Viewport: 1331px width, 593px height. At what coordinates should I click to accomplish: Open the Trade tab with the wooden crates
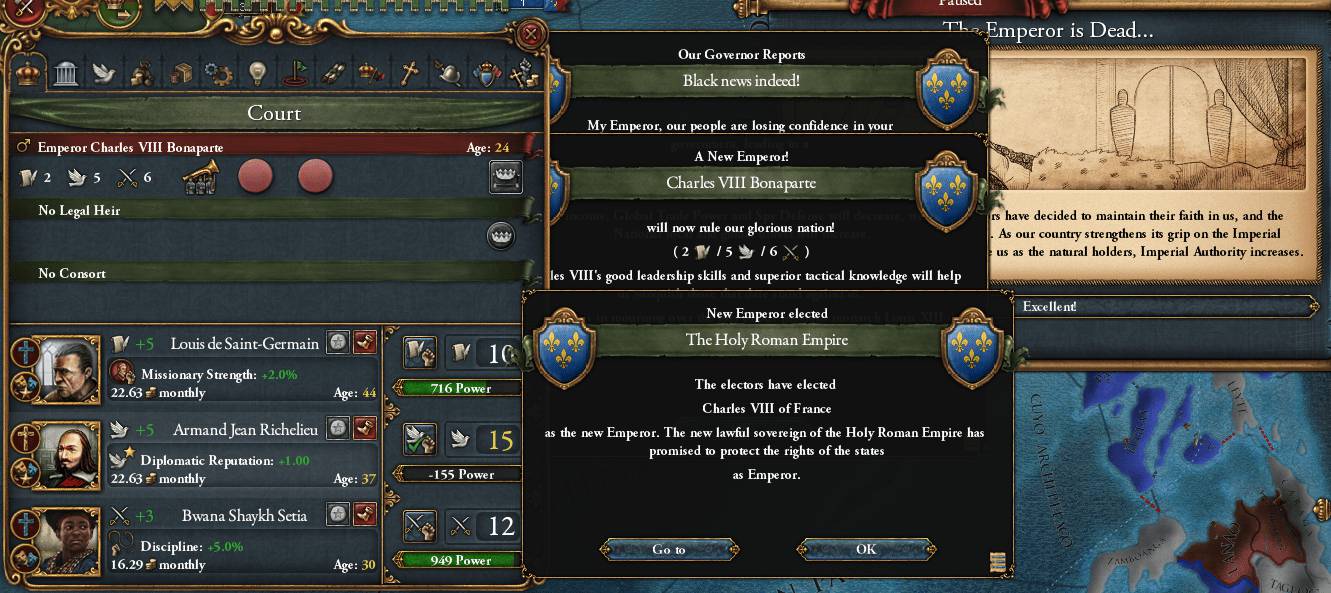(x=181, y=73)
